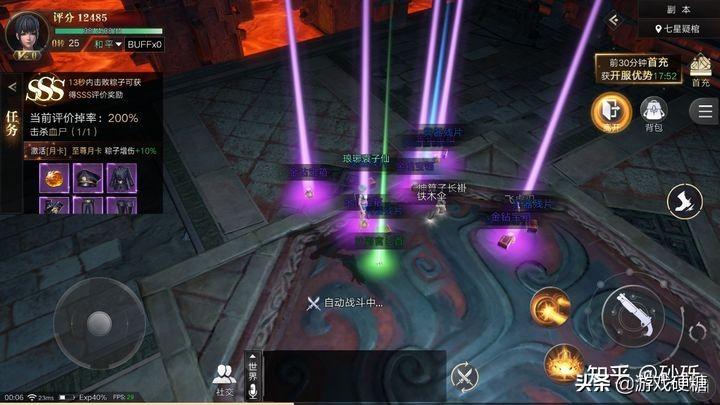Open the 社交 social menu

pos(224,379)
